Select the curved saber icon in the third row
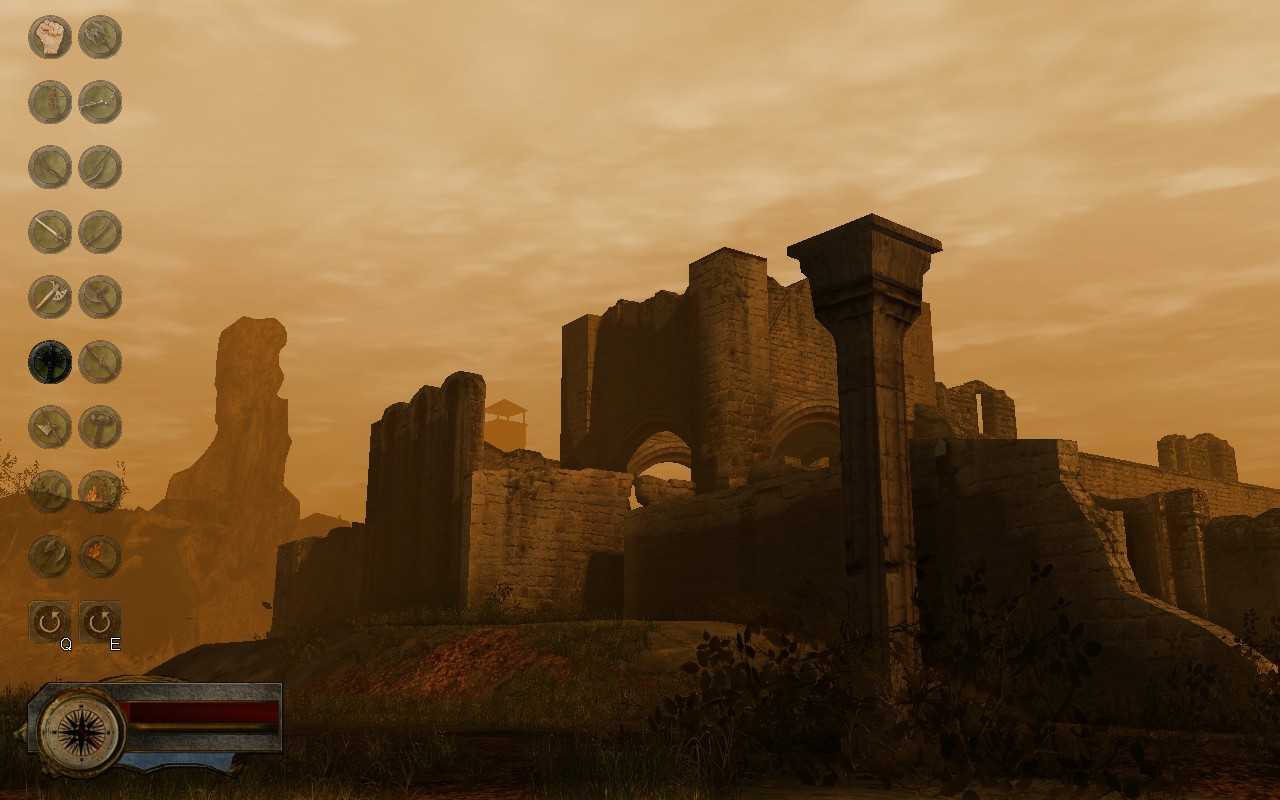This screenshot has width=1280, height=800. (50, 165)
